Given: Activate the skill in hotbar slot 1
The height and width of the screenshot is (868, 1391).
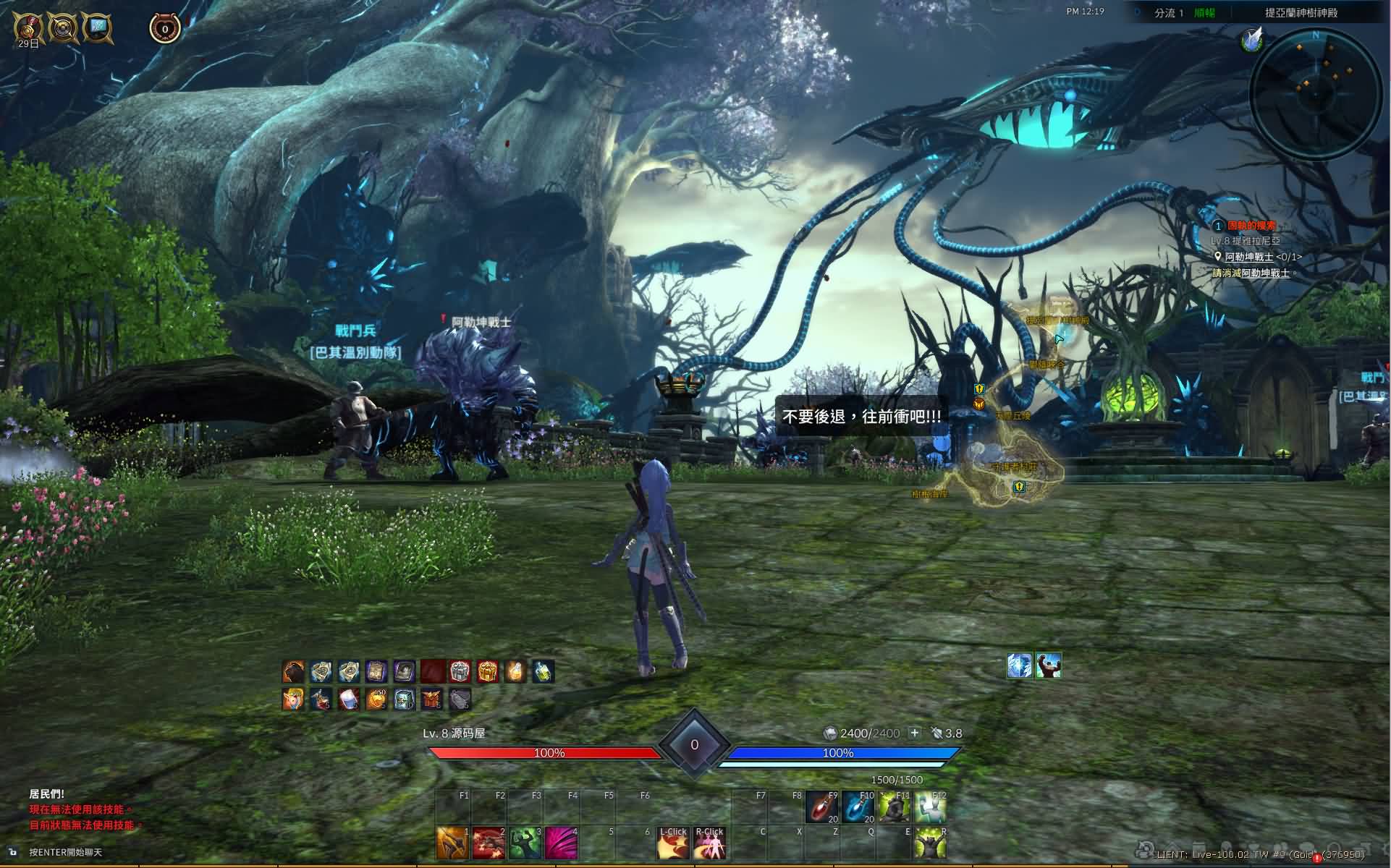Looking at the screenshot, I should [452, 843].
